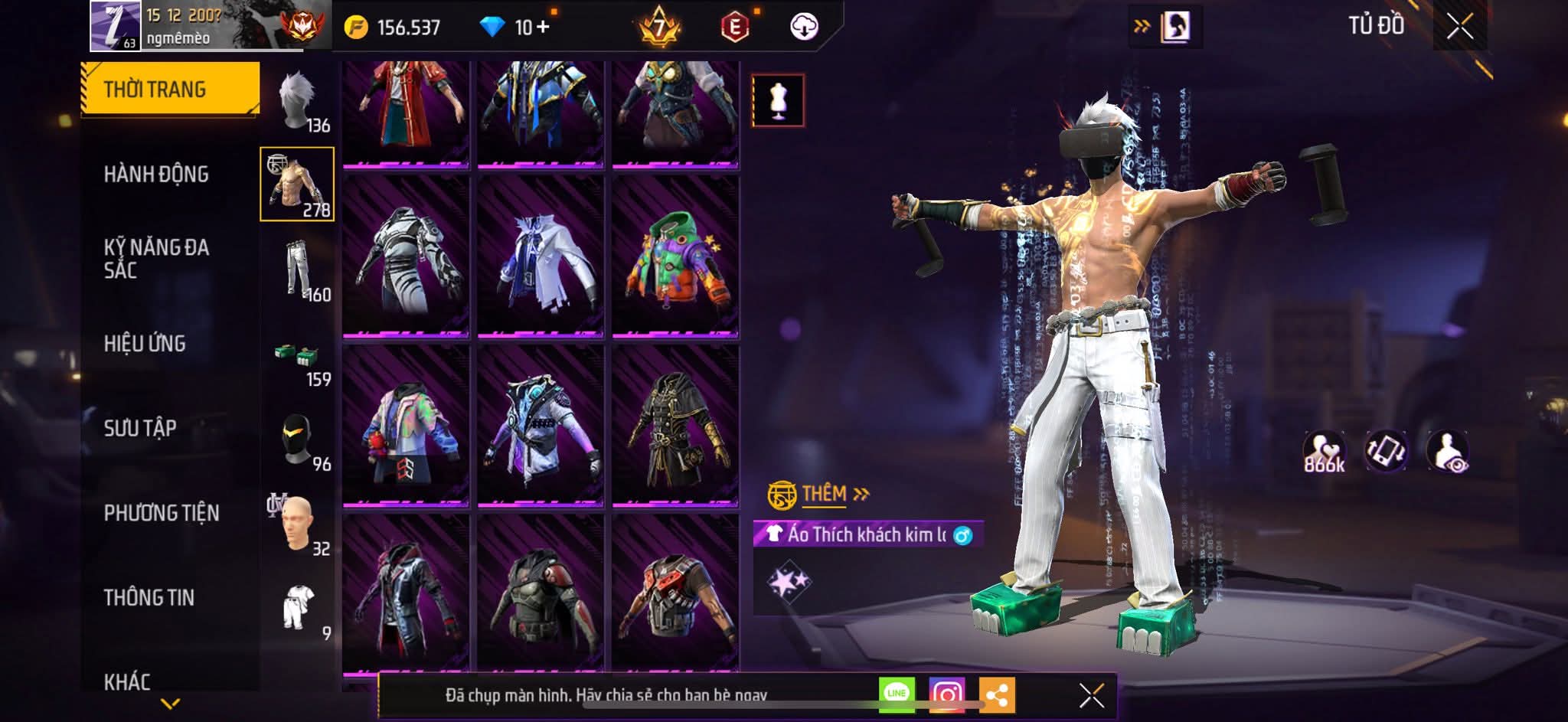The width and height of the screenshot is (1568, 722).
Task: Share screenshot via LINE app
Action: (x=896, y=694)
